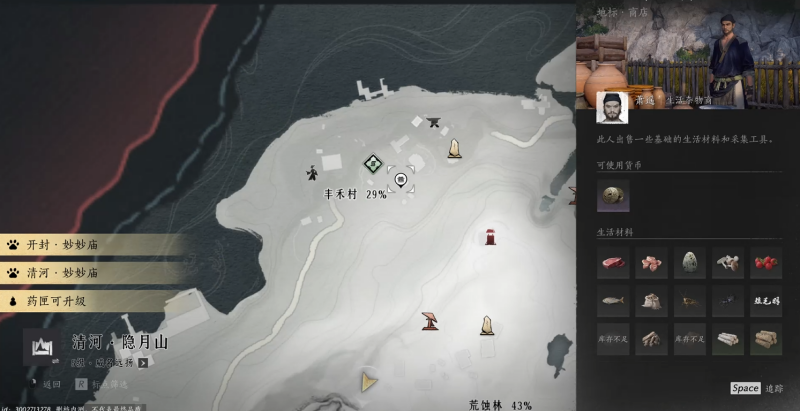Select the 清河·妙妙庙 tracker entry

pyautogui.click(x=90, y=272)
